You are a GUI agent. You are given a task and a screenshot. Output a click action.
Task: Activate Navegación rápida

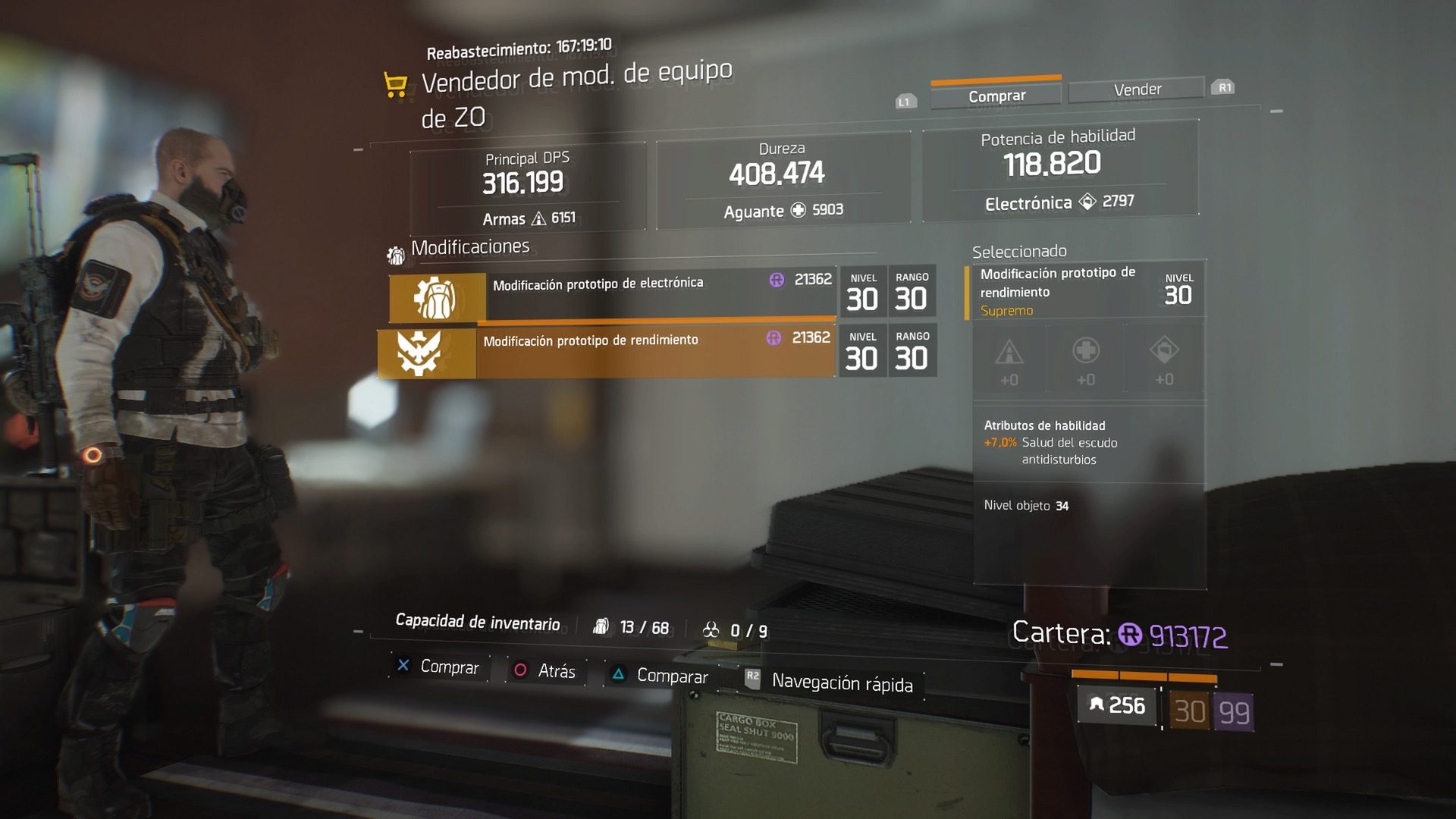tap(830, 682)
